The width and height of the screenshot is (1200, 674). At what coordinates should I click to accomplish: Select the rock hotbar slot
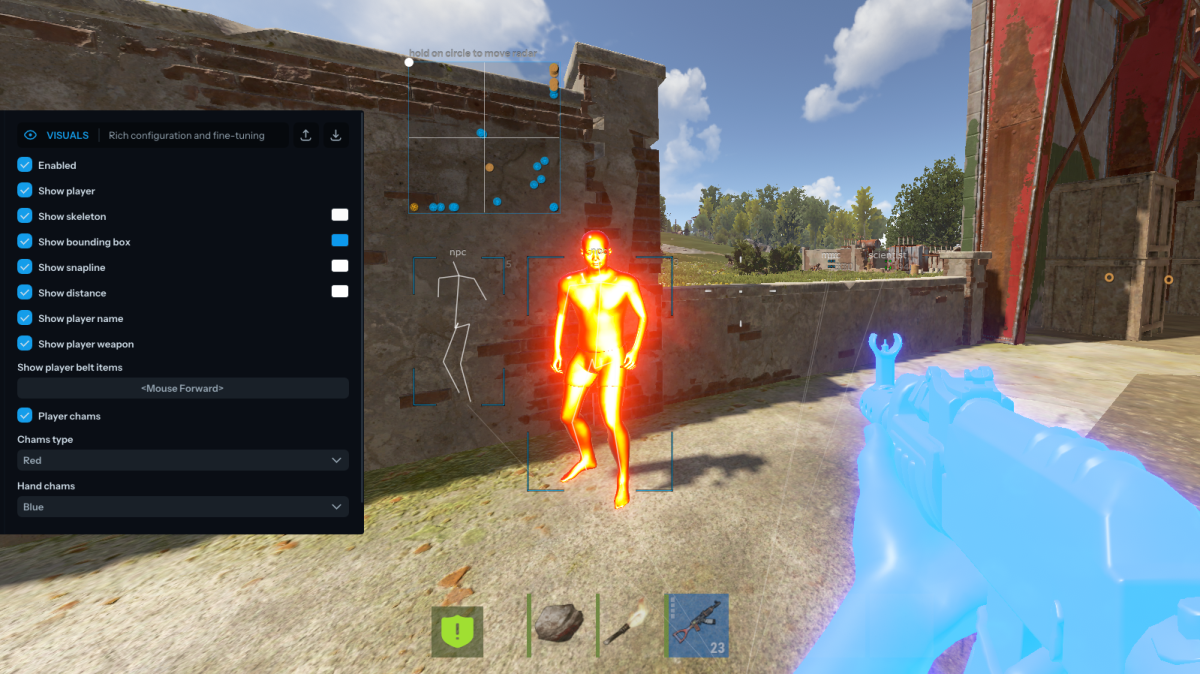(x=559, y=624)
